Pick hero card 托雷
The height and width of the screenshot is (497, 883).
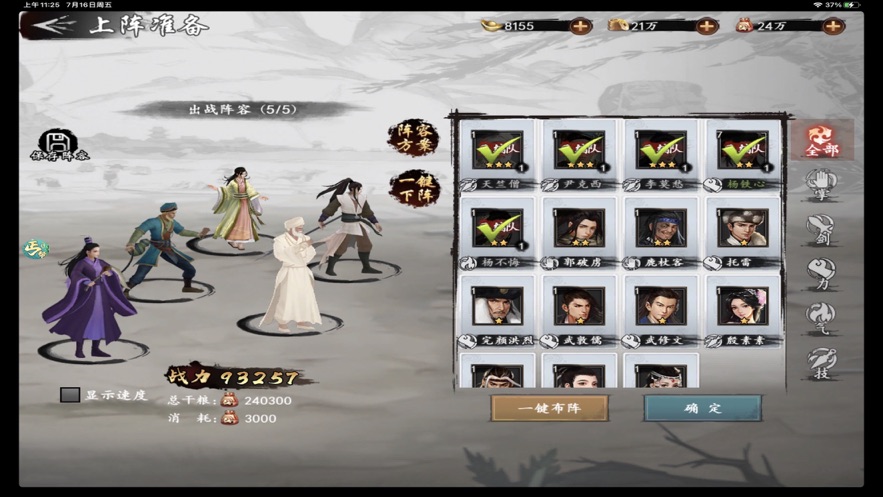(742, 229)
